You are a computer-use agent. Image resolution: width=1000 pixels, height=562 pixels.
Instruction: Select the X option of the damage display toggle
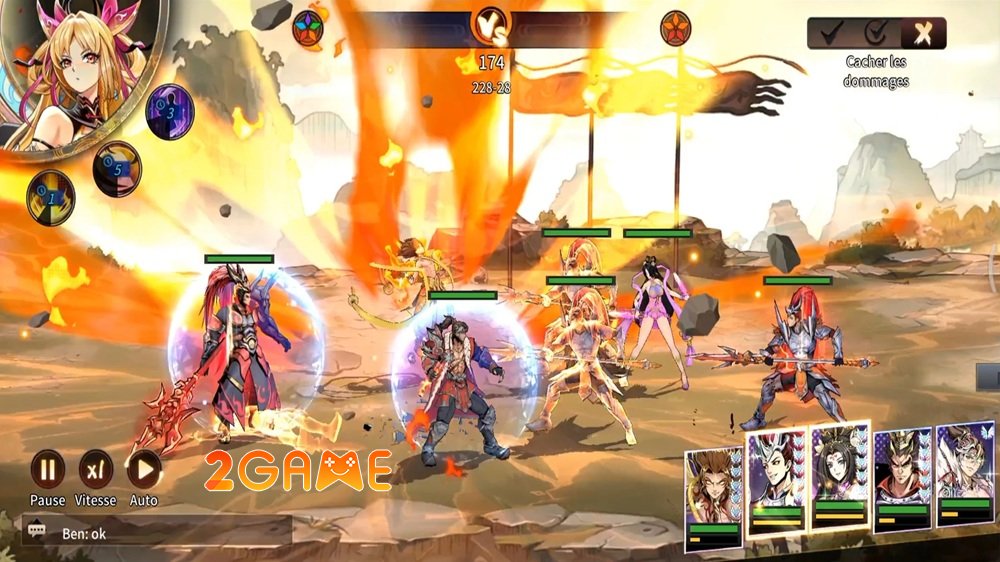(923, 33)
